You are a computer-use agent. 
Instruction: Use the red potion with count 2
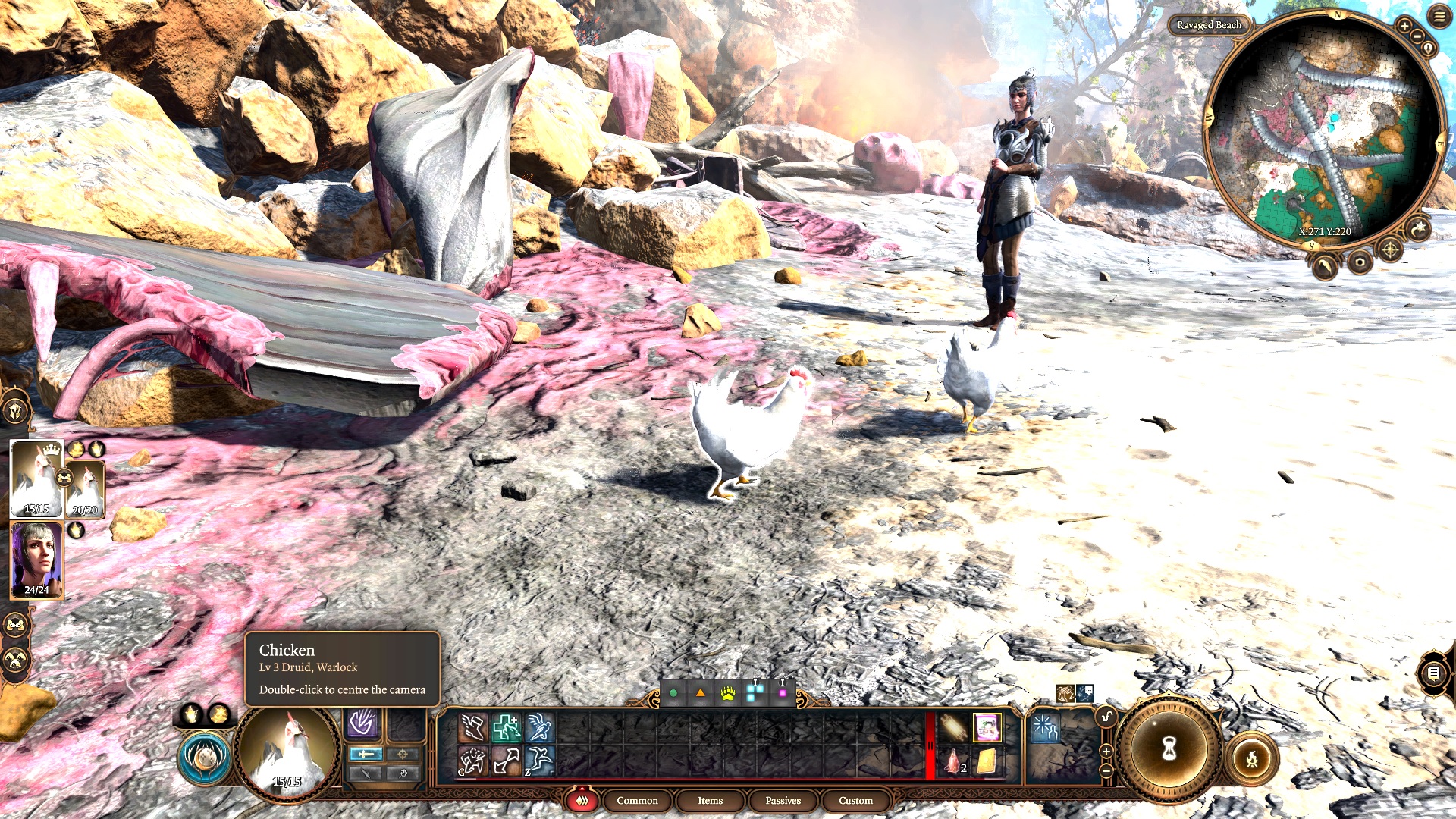953,761
